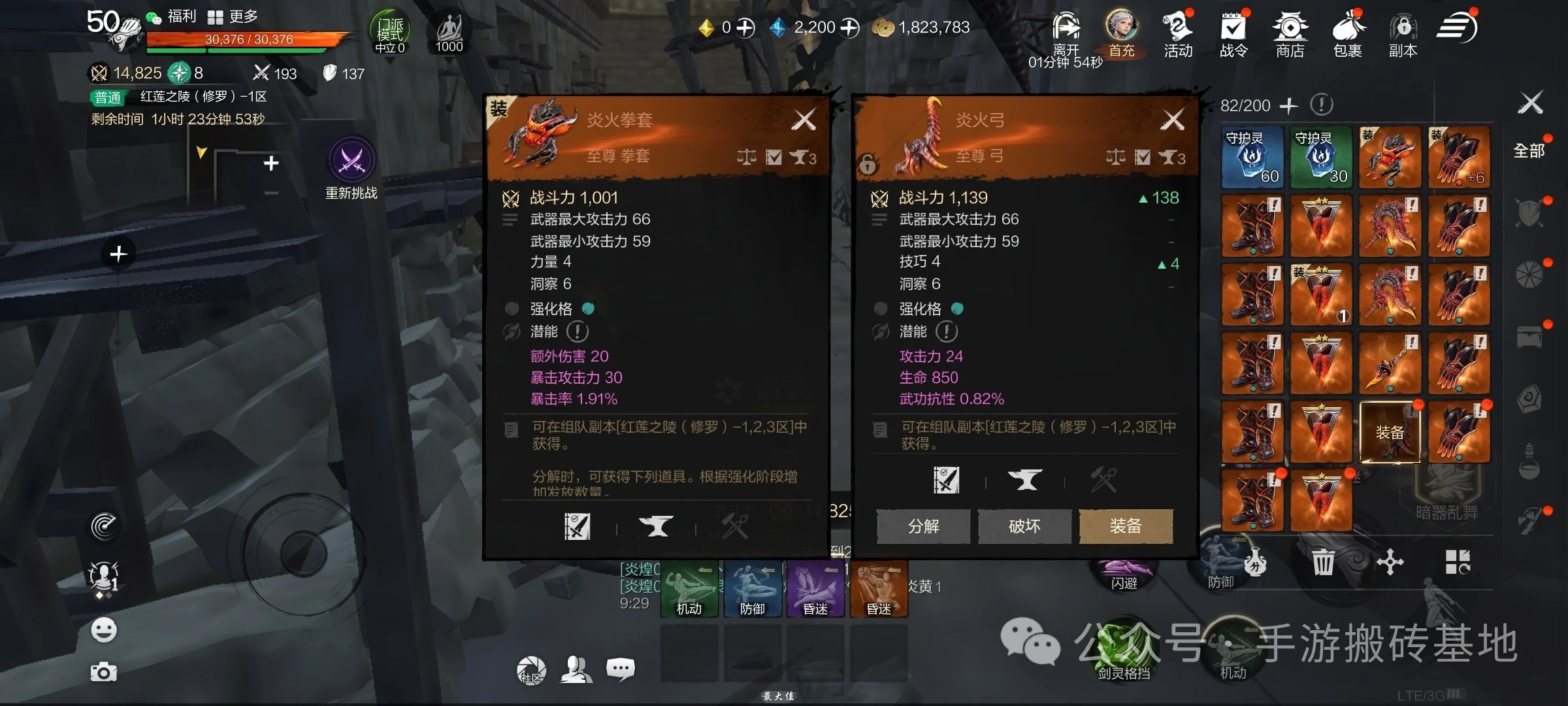The image size is (1568, 706).
Task: Open the chat speech bubble
Action: [x=620, y=669]
